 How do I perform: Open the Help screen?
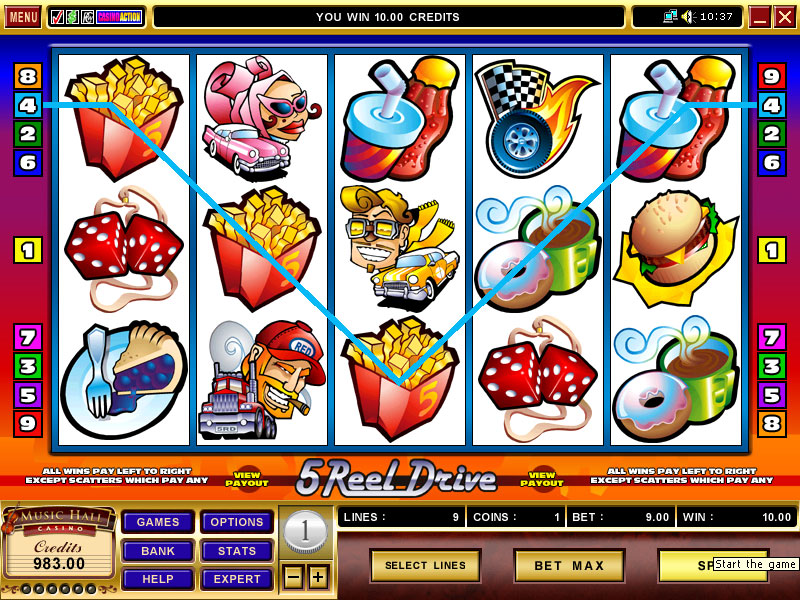click(x=158, y=579)
